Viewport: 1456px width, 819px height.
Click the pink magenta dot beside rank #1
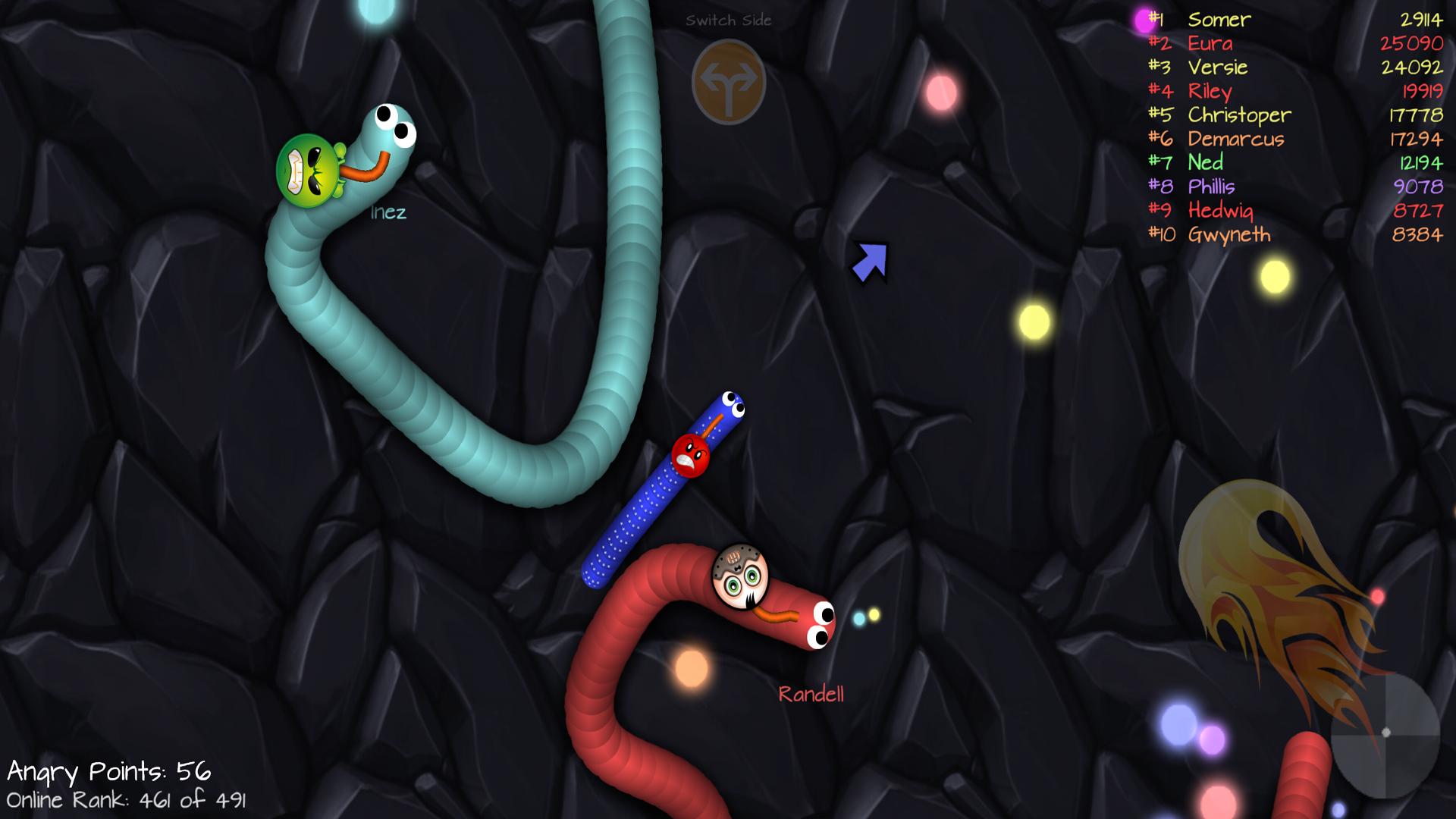tap(1142, 20)
